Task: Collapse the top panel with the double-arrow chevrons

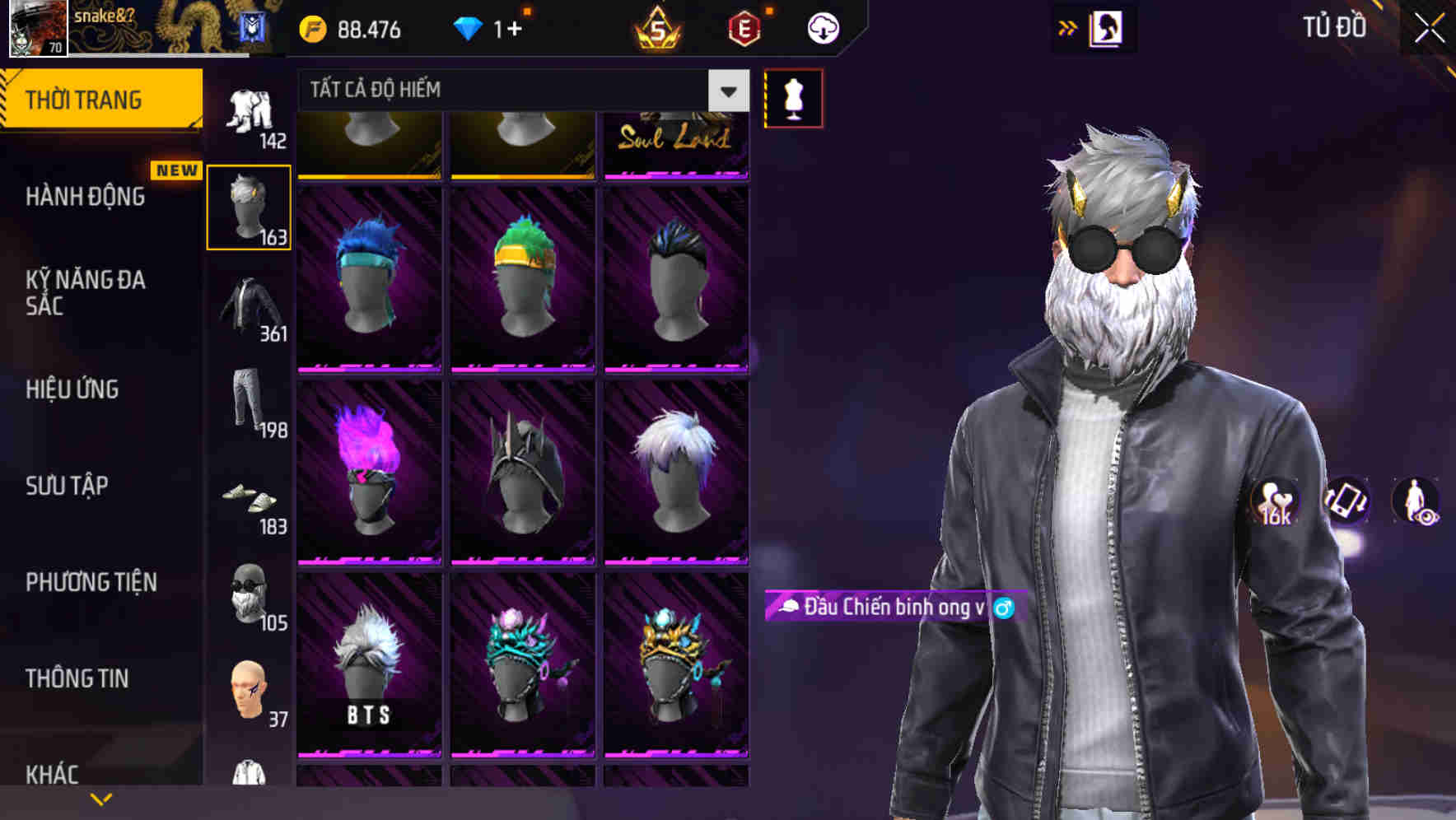Action: (1067, 27)
